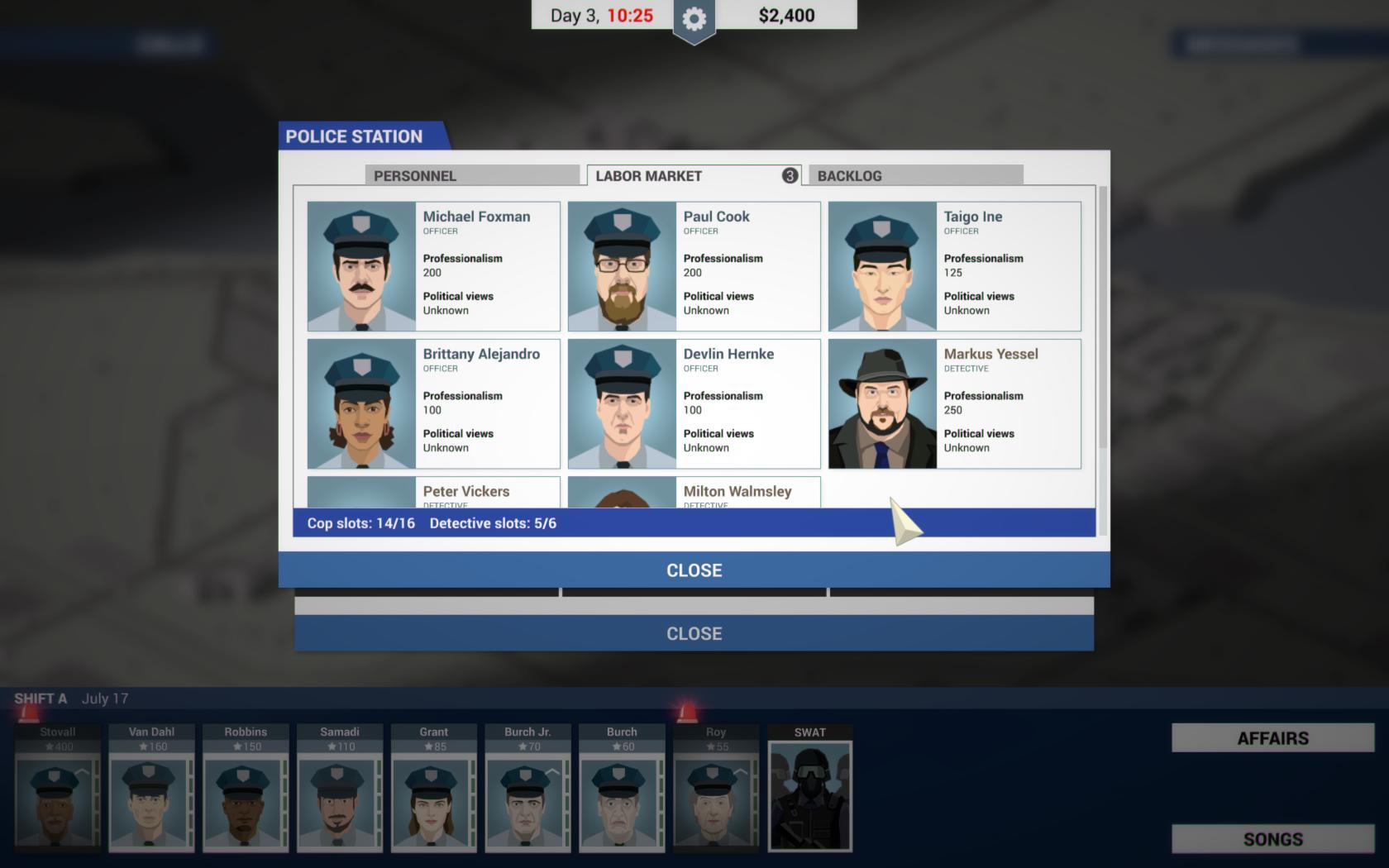Choose officer Michael Foxman's card

click(433, 266)
